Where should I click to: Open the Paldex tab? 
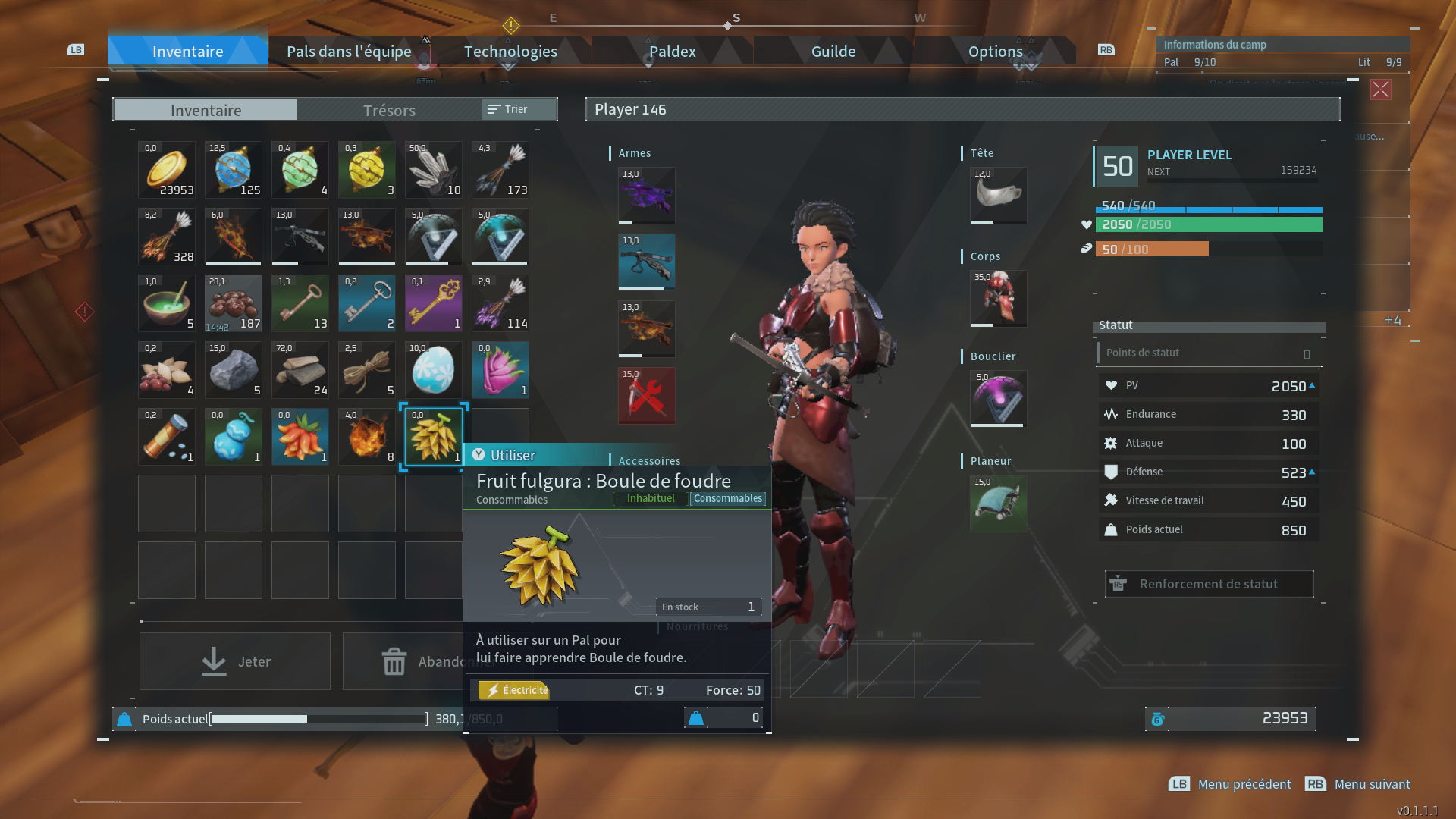[672, 52]
